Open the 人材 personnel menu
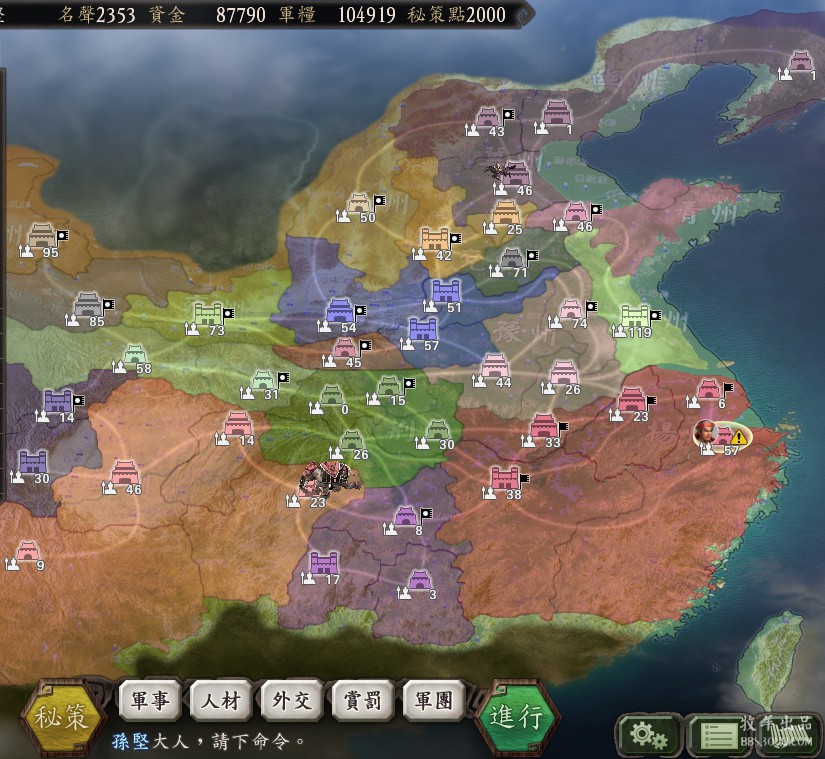This screenshot has height=759, width=825. [x=221, y=700]
